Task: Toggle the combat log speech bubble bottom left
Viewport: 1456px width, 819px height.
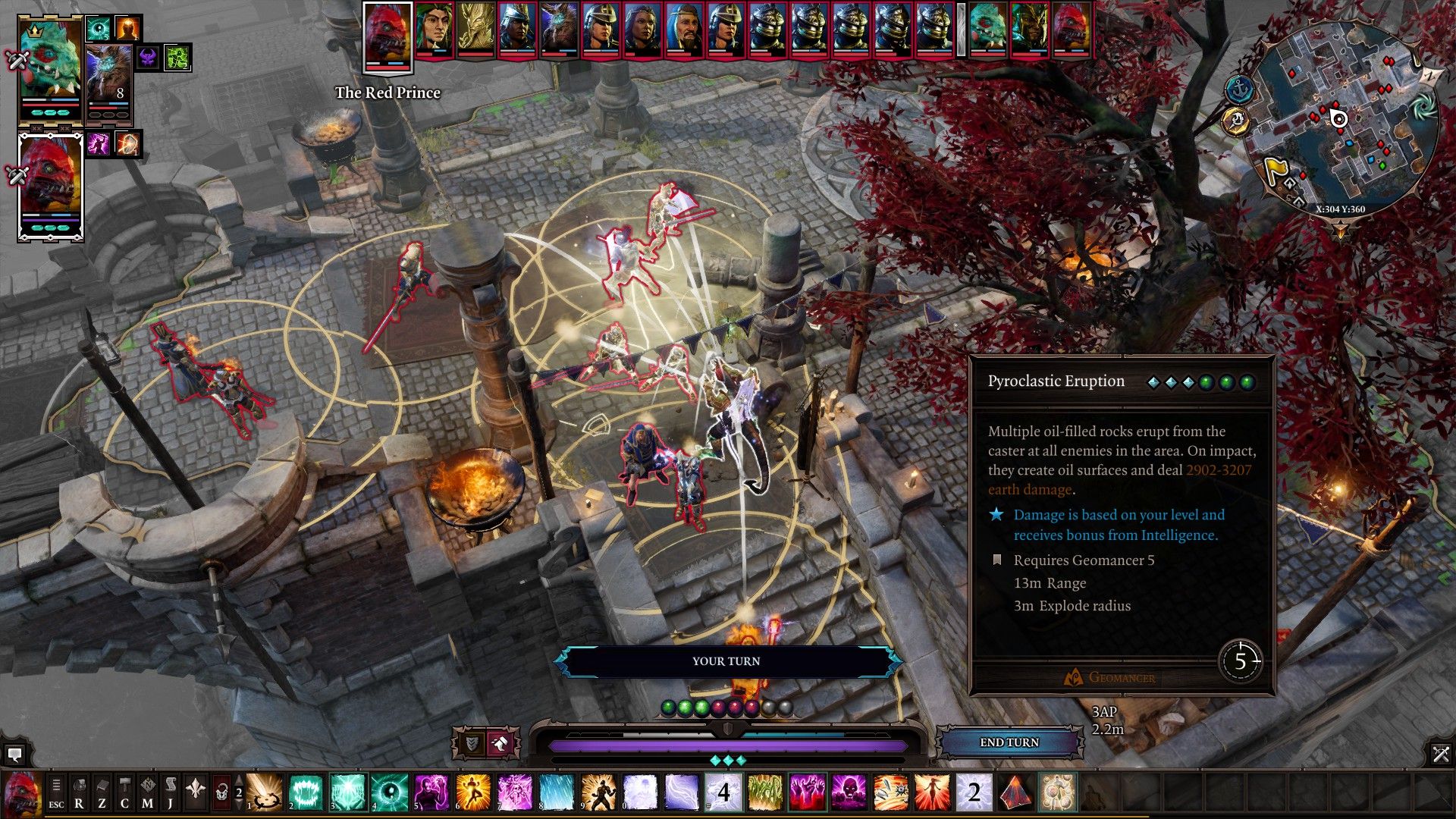Action: 15,755
